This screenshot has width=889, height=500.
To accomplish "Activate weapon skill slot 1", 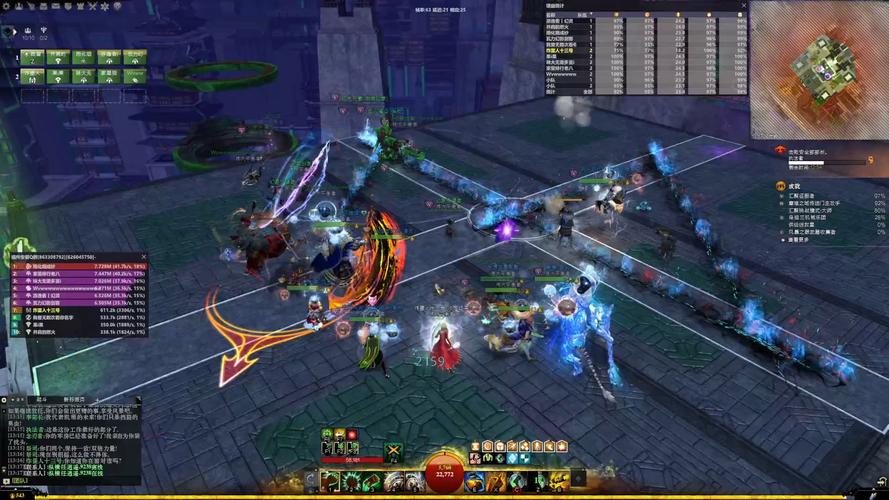I will pyautogui.click(x=330, y=481).
